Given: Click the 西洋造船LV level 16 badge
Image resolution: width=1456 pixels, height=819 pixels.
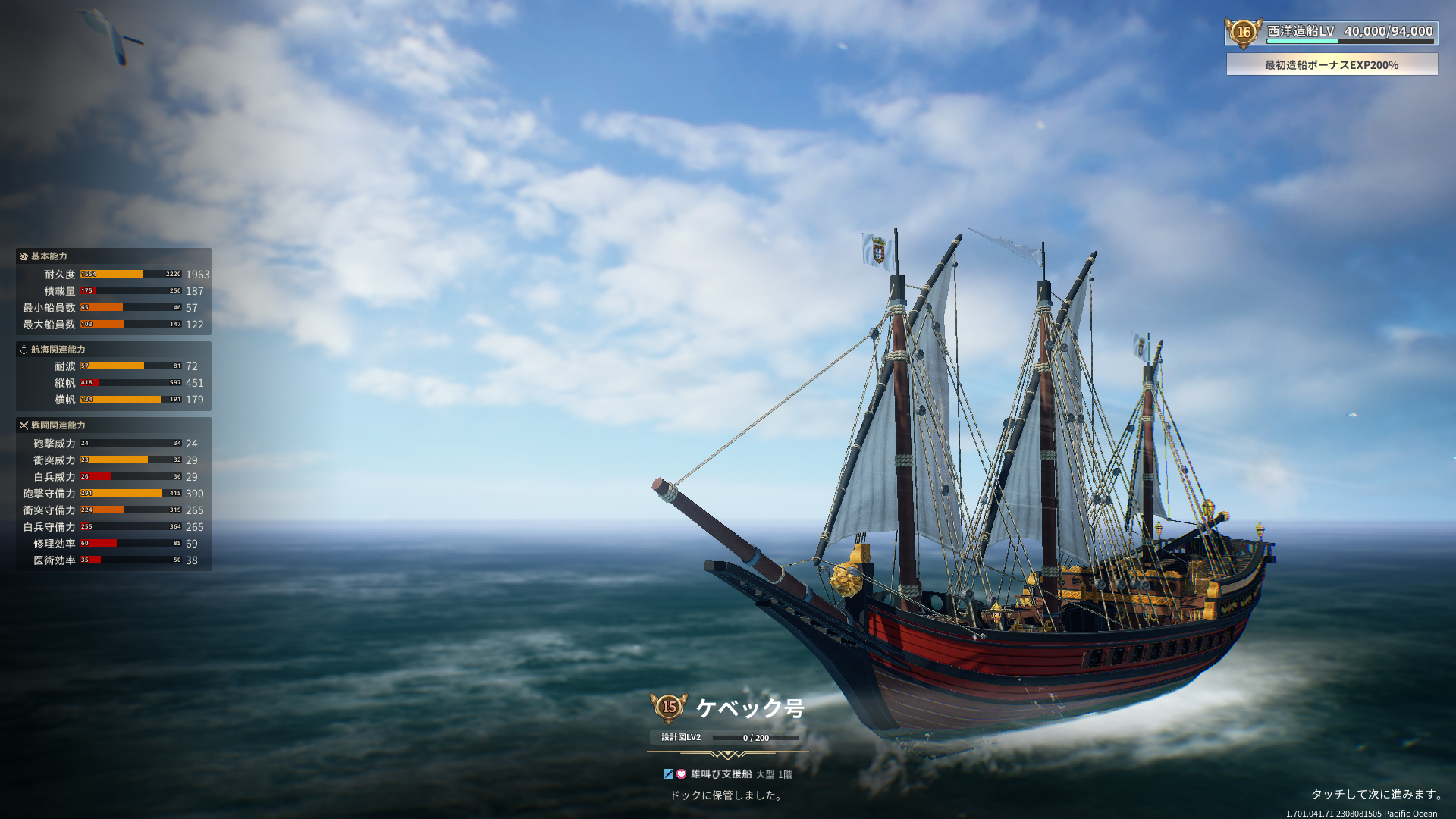Looking at the screenshot, I should [1244, 33].
